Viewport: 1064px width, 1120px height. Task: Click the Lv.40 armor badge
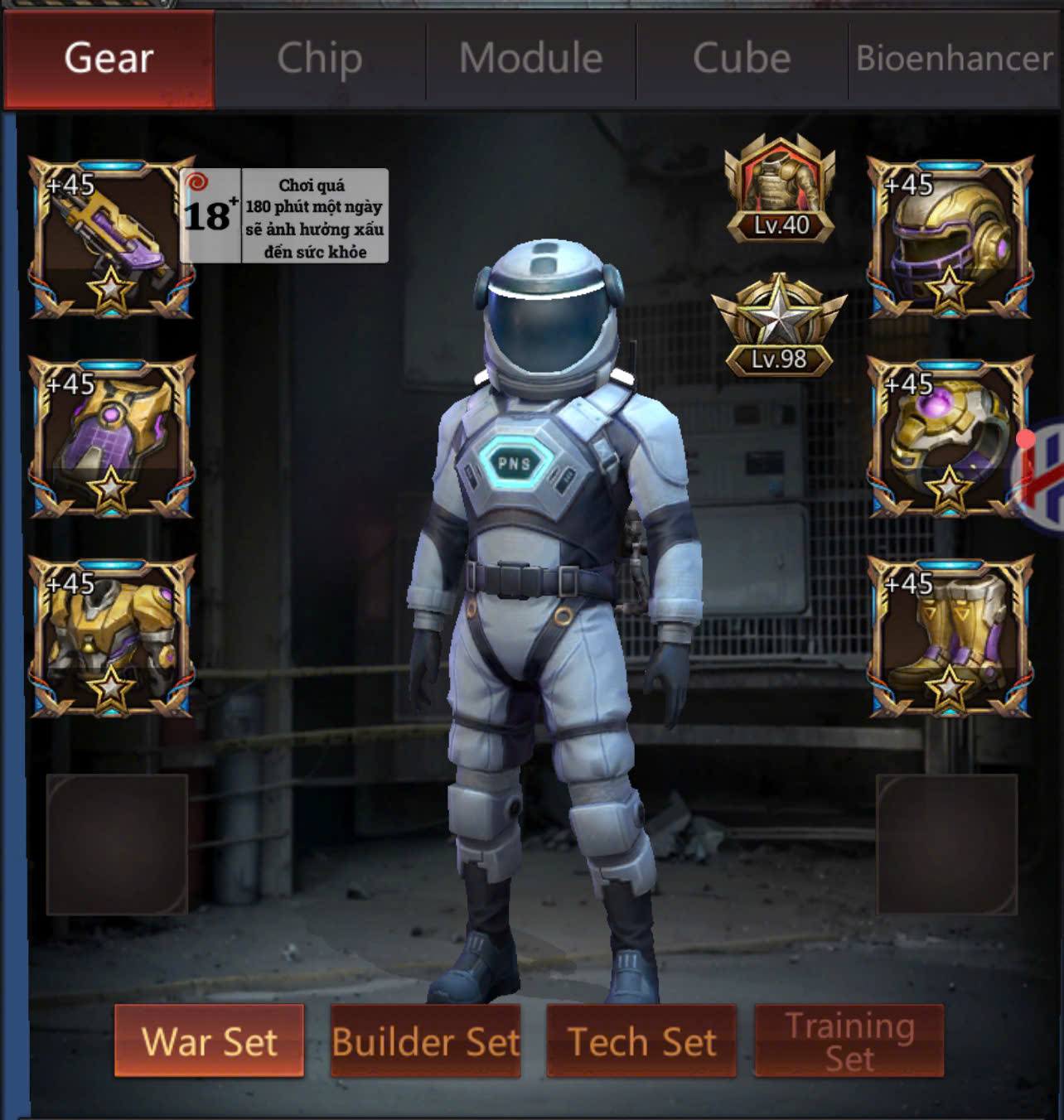tap(780, 191)
